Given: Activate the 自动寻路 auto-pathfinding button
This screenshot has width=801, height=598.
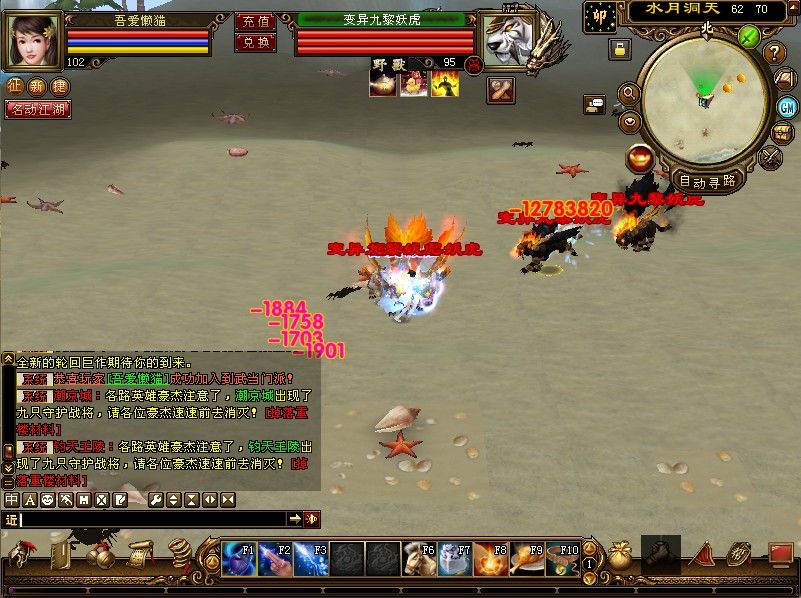Looking at the screenshot, I should tap(707, 181).
